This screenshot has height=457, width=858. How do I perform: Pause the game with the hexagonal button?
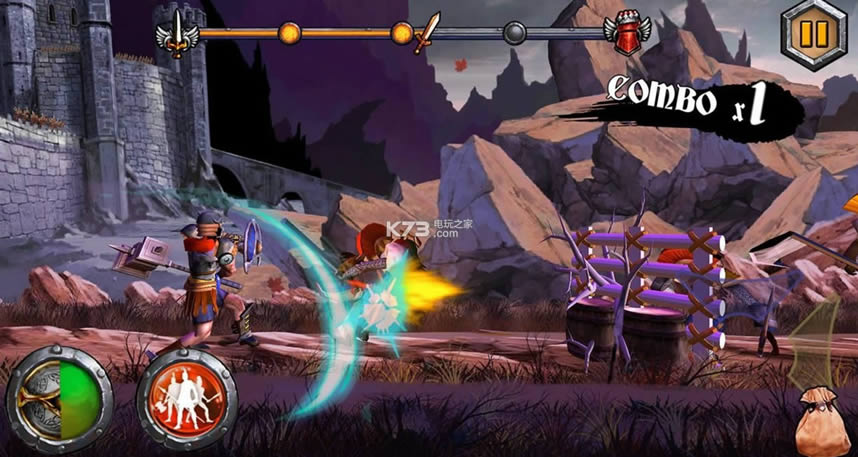pos(814,35)
